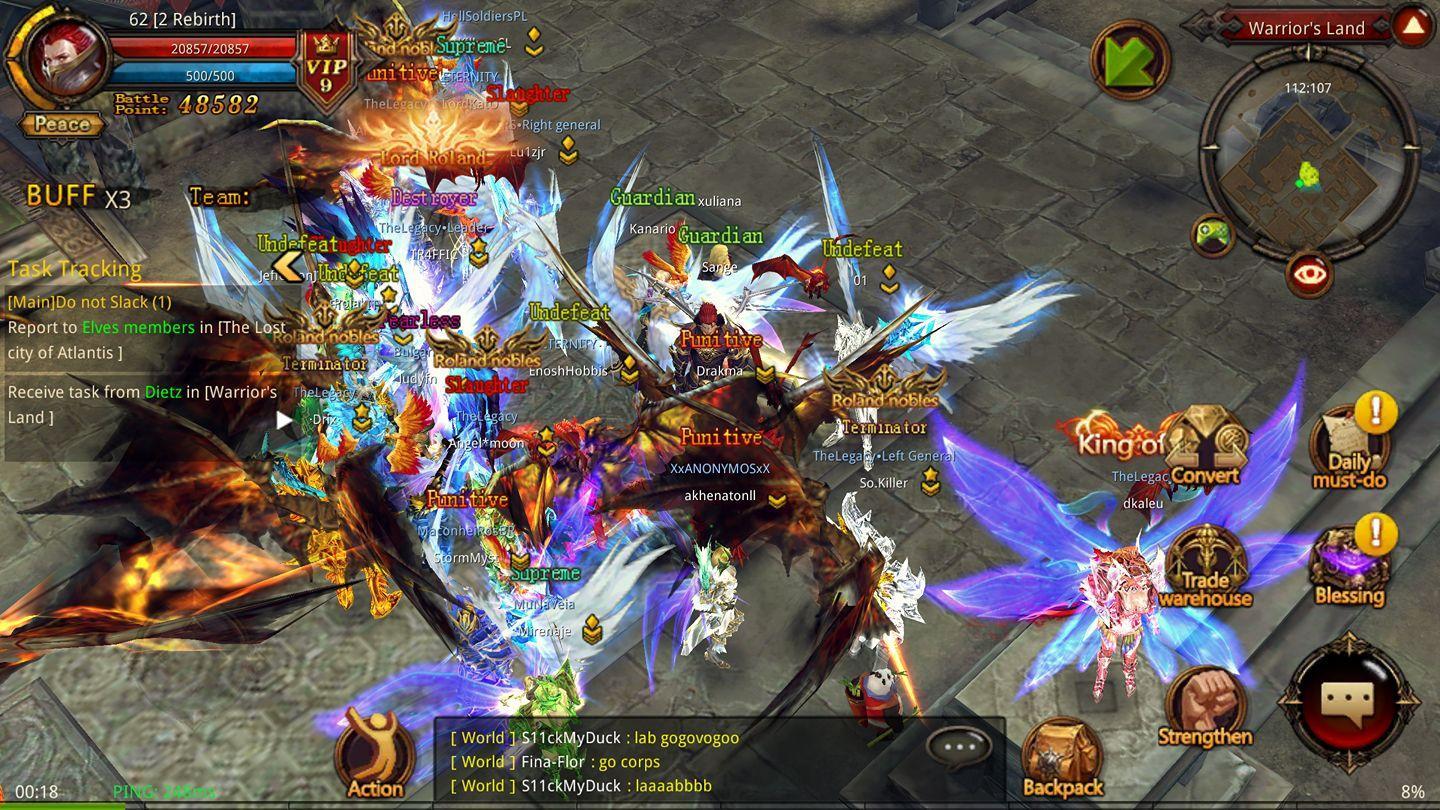Open the Convert menu
Image resolution: width=1440 pixels, height=810 pixels.
1206,447
